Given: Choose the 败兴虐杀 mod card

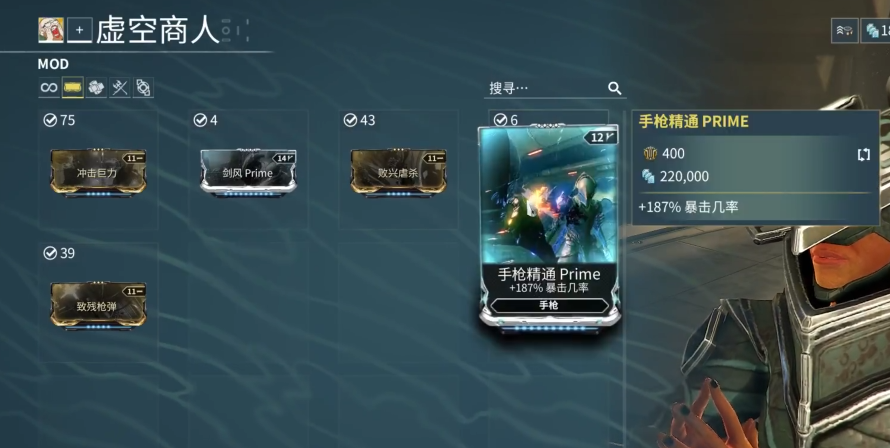Looking at the screenshot, I should click(398, 171).
